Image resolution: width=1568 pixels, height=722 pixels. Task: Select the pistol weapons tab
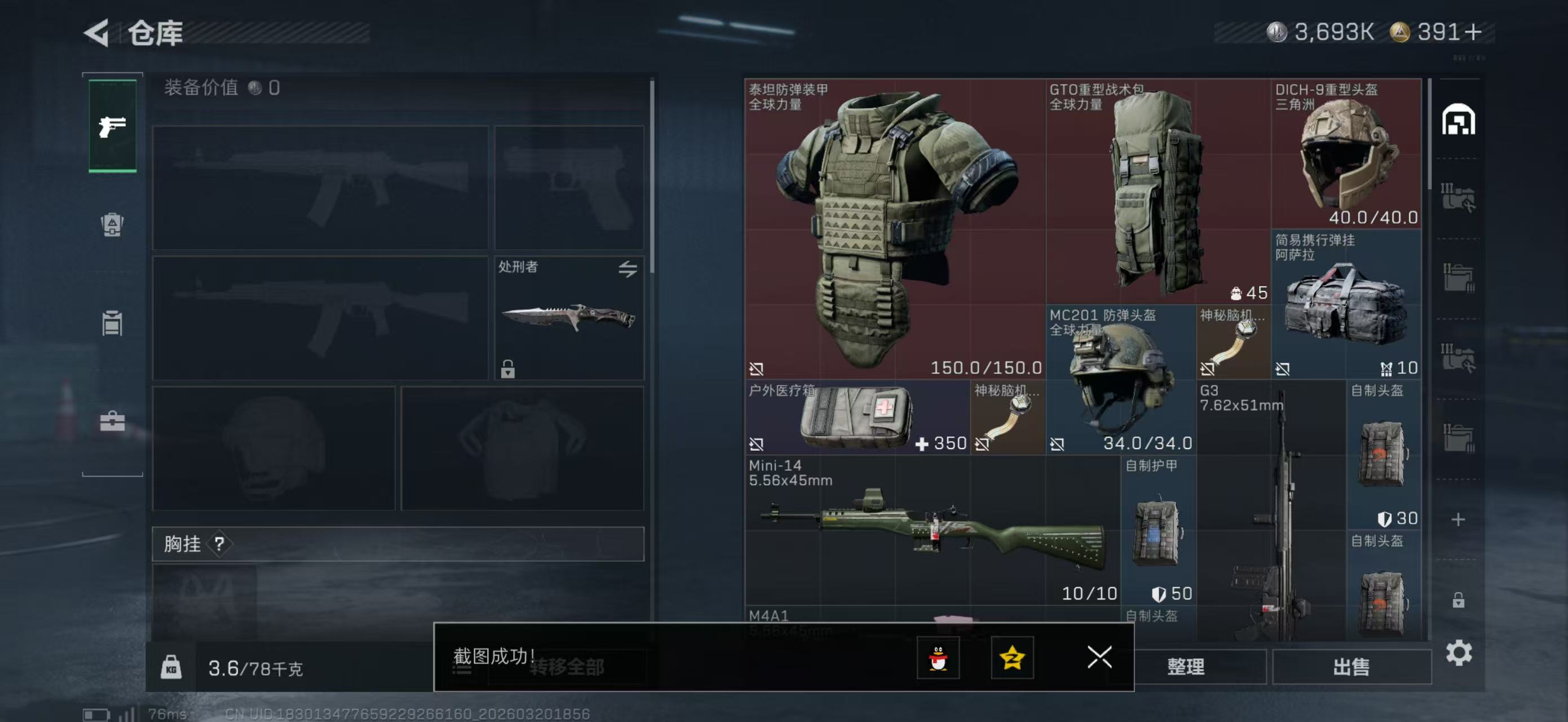tap(113, 126)
